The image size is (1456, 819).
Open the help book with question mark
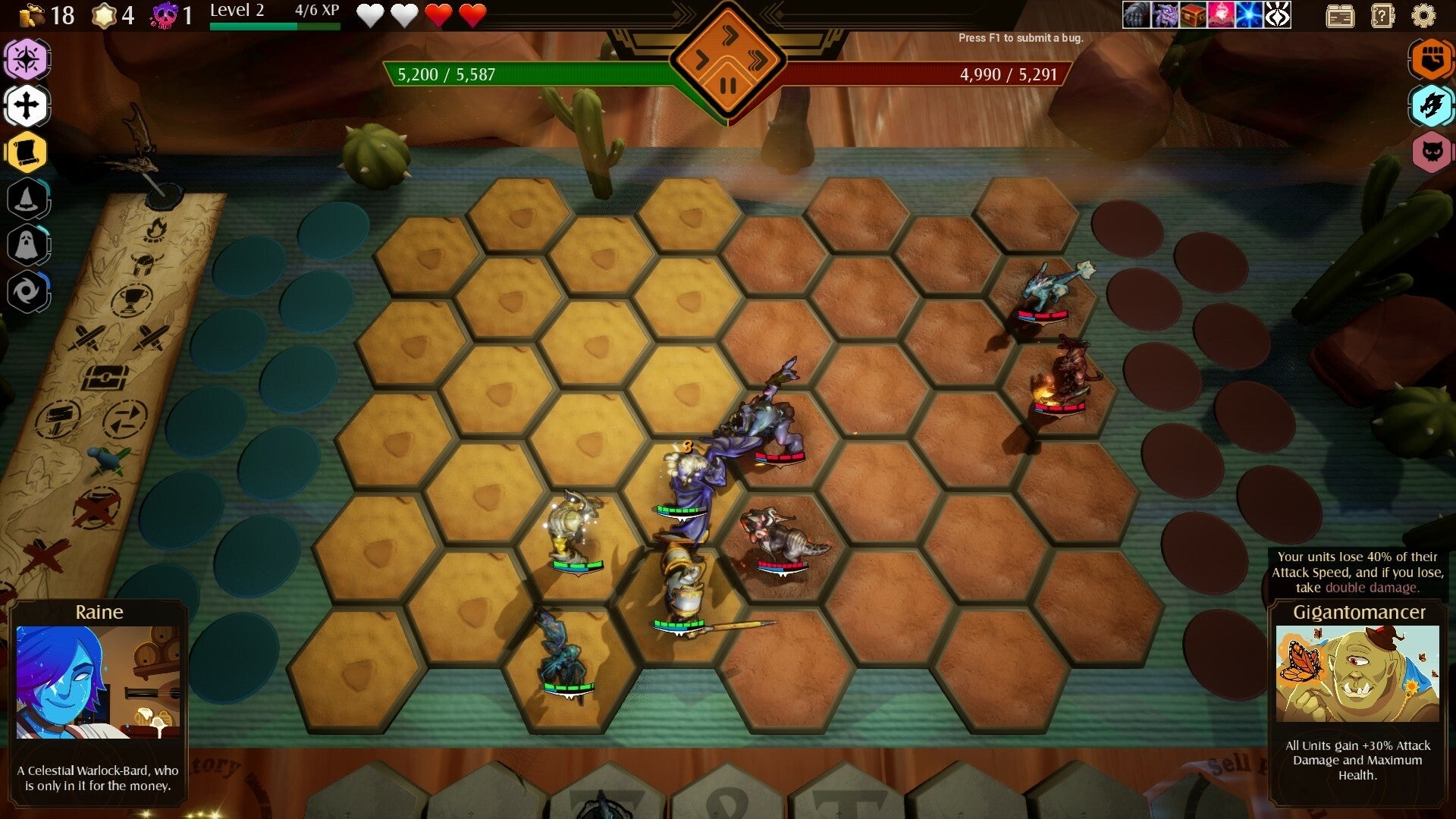(x=1383, y=15)
